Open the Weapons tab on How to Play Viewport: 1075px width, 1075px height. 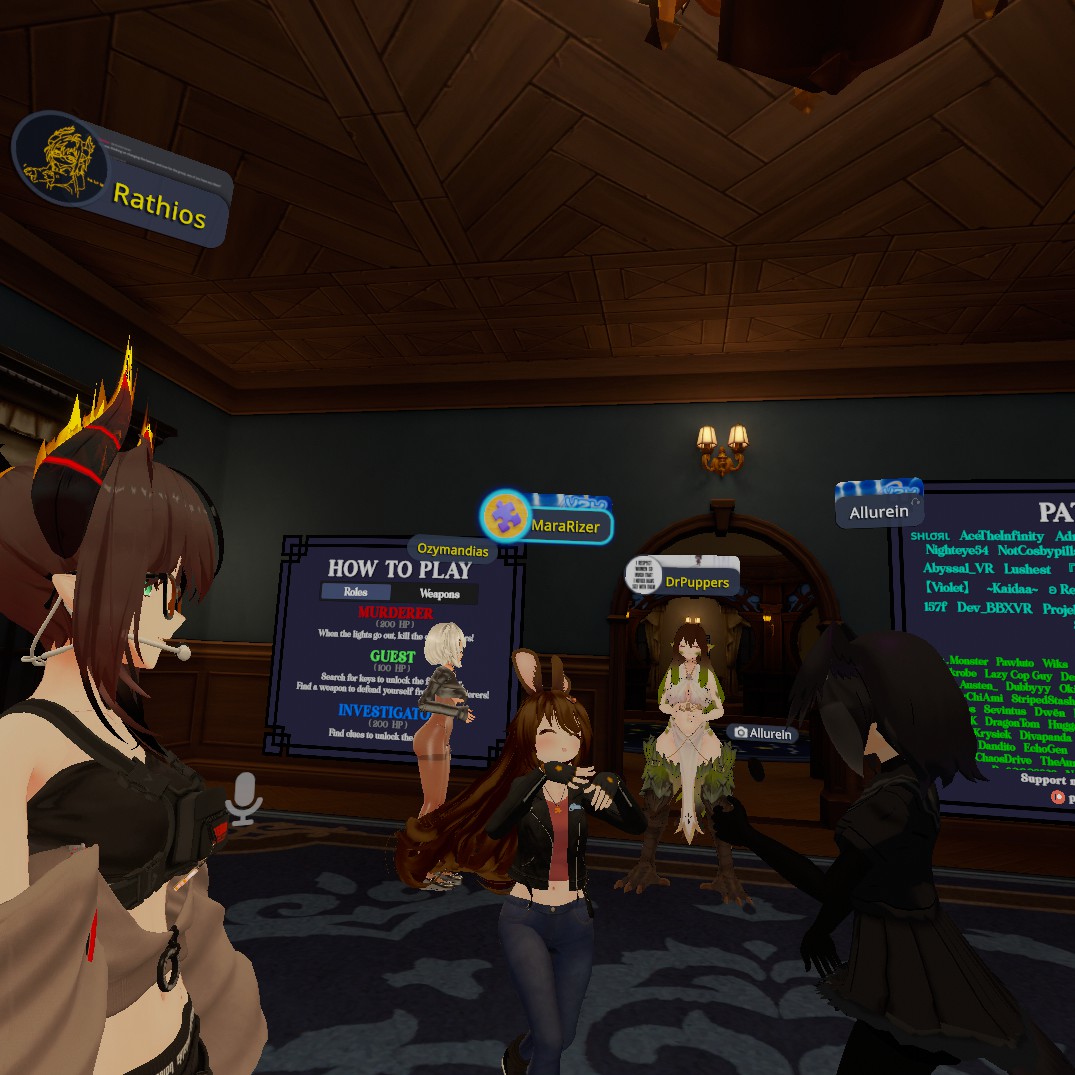(x=439, y=593)
